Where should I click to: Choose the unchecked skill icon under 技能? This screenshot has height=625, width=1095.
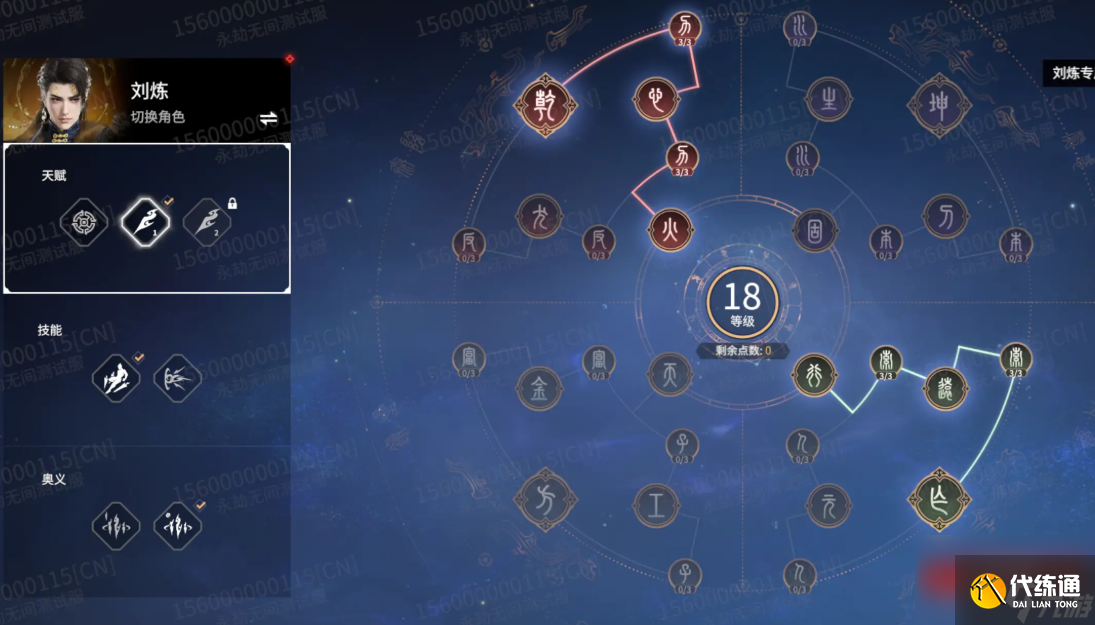coord(178,378)
